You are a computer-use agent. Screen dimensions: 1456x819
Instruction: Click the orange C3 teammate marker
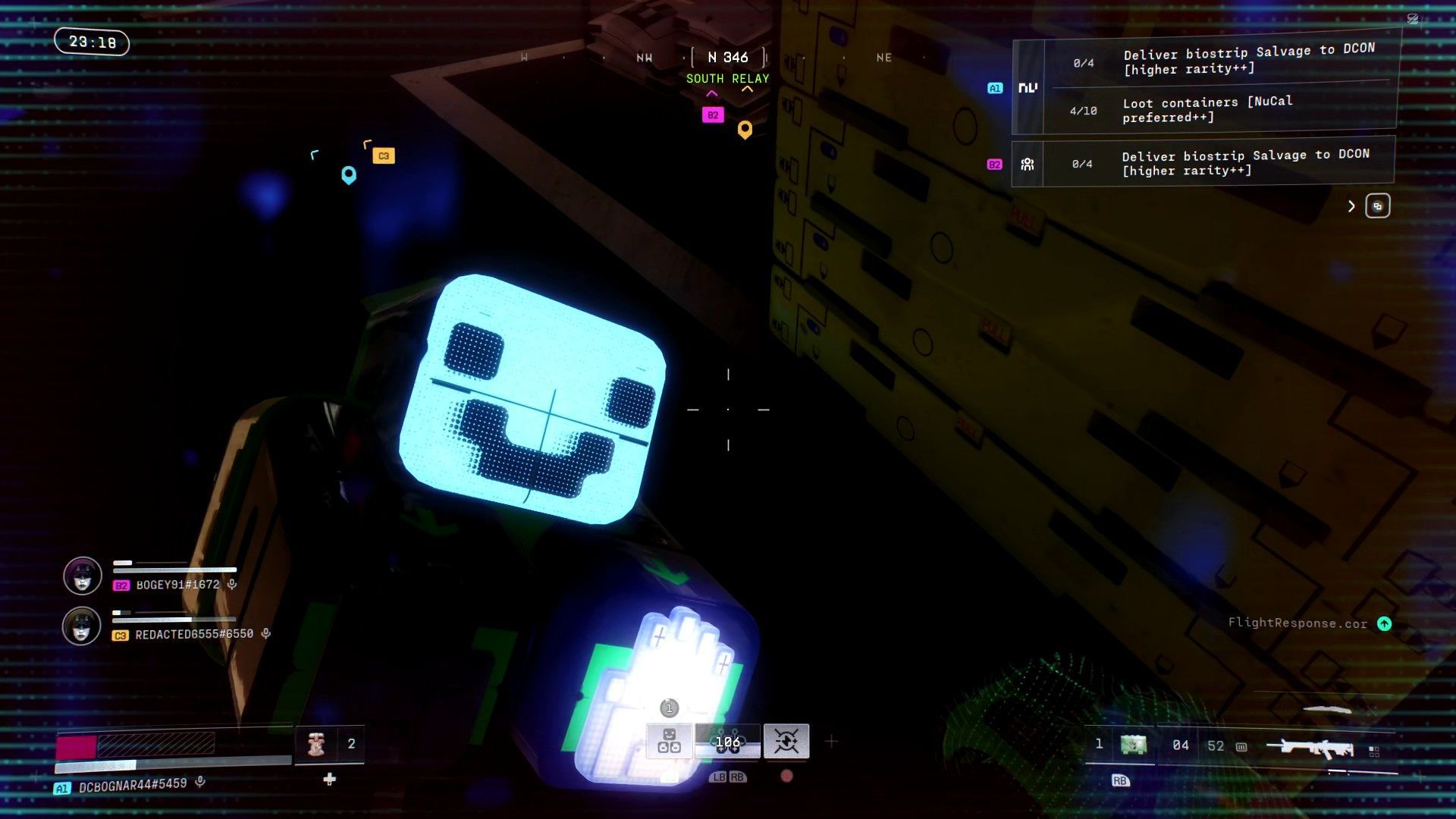click(x=384, y=156)
